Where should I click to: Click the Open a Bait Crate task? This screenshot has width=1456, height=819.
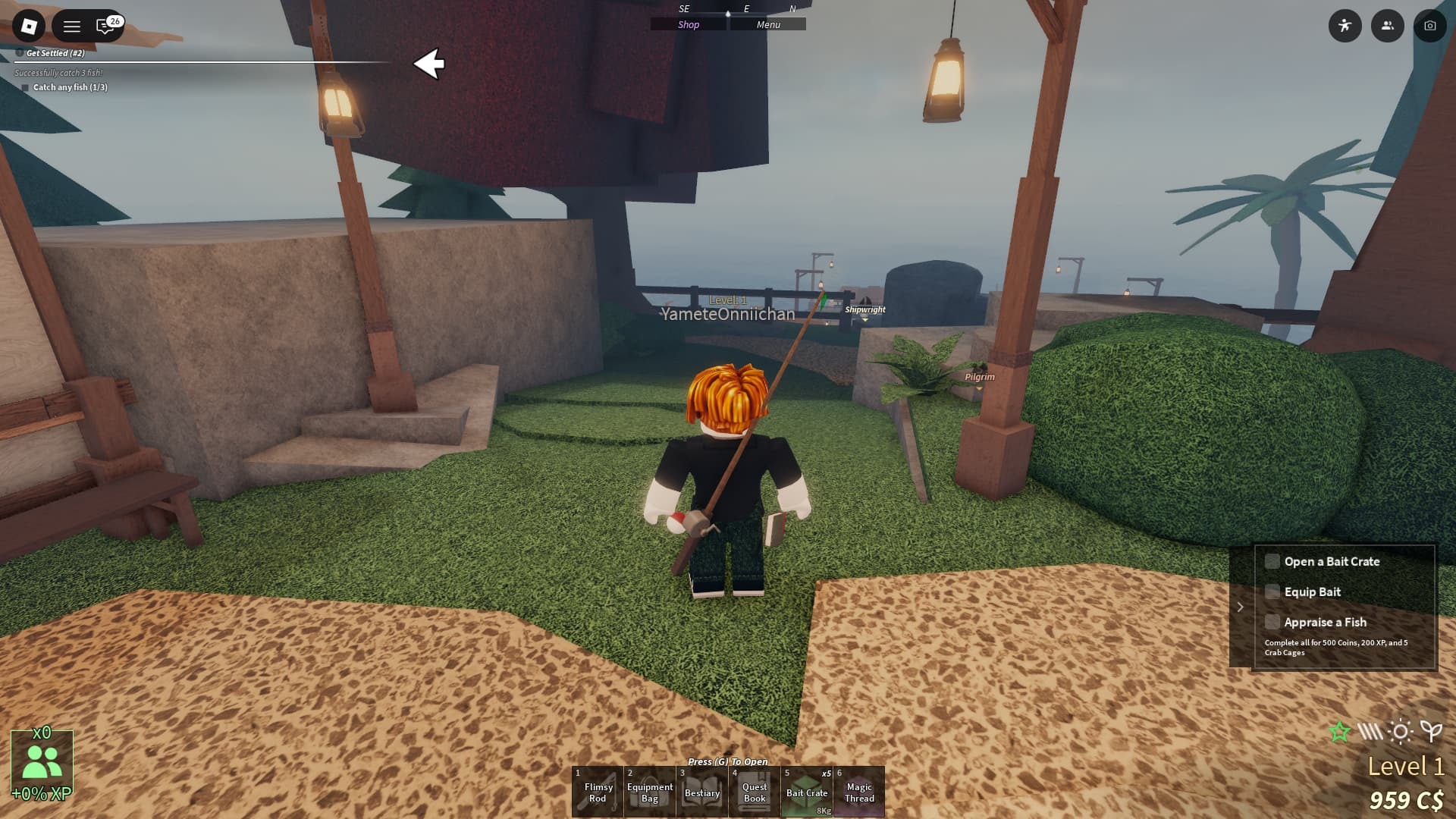[1332, 561]
